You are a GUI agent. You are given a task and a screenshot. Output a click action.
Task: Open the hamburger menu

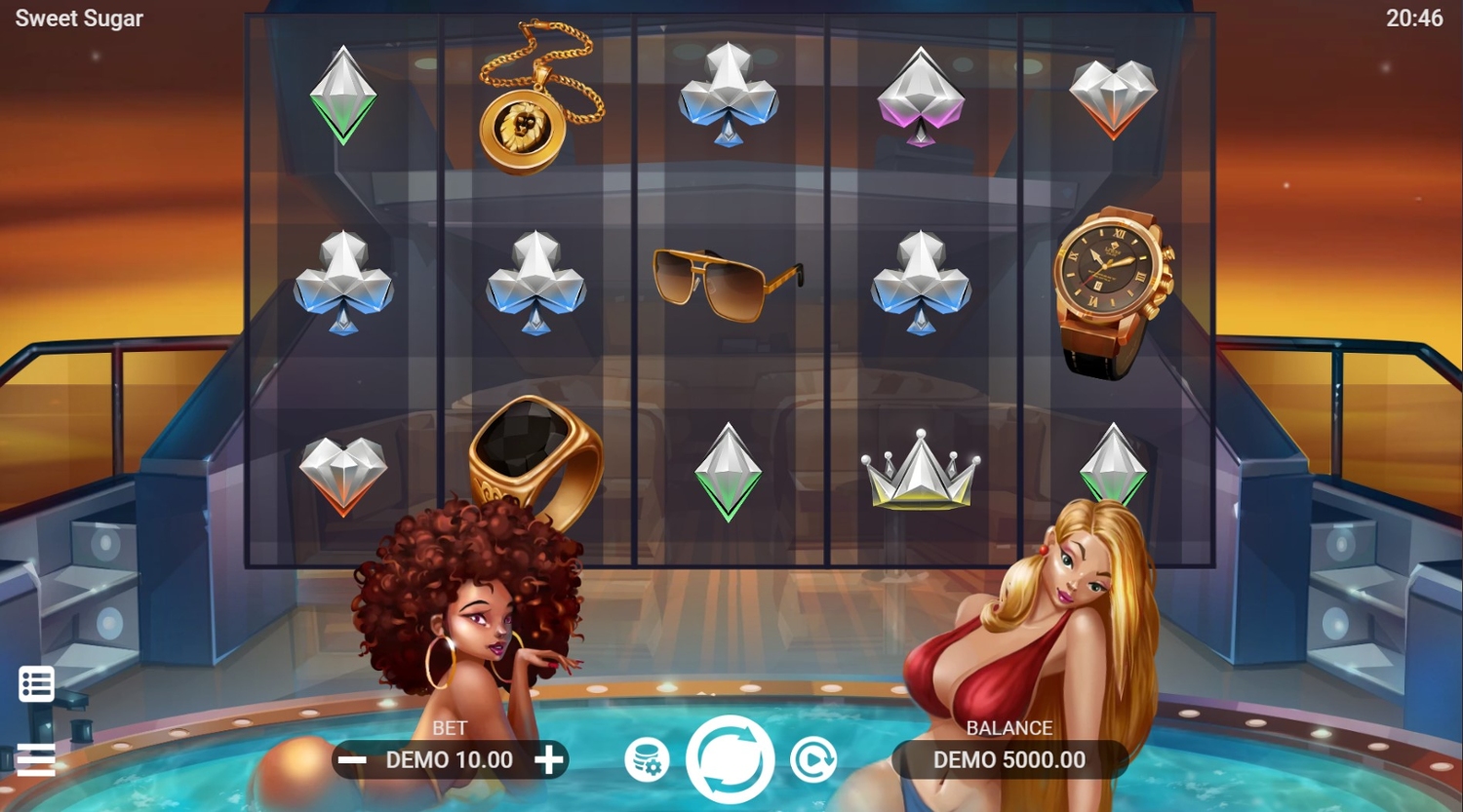point(36,759)
